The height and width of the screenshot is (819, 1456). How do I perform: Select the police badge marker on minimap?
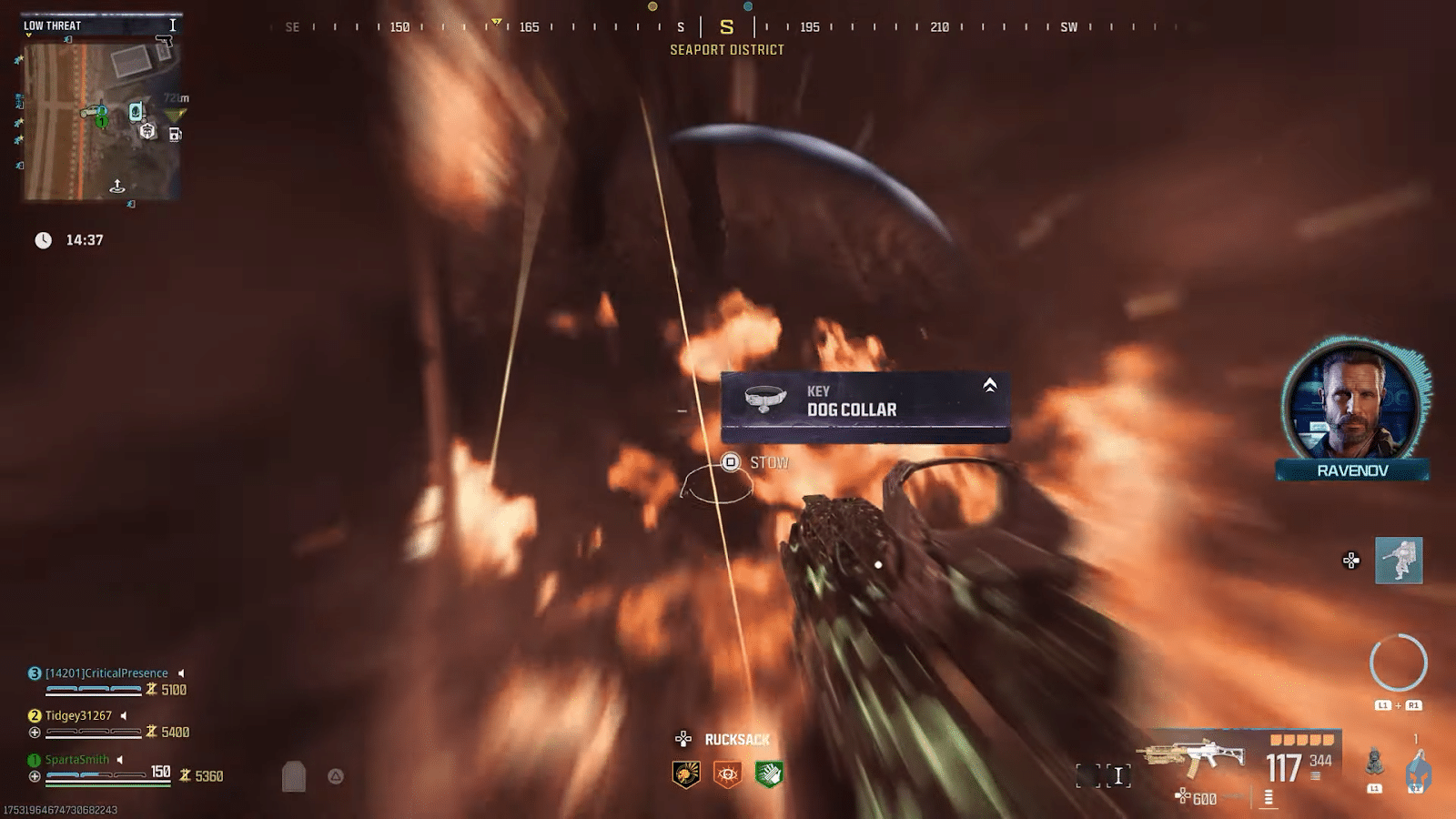coord(147,132)
